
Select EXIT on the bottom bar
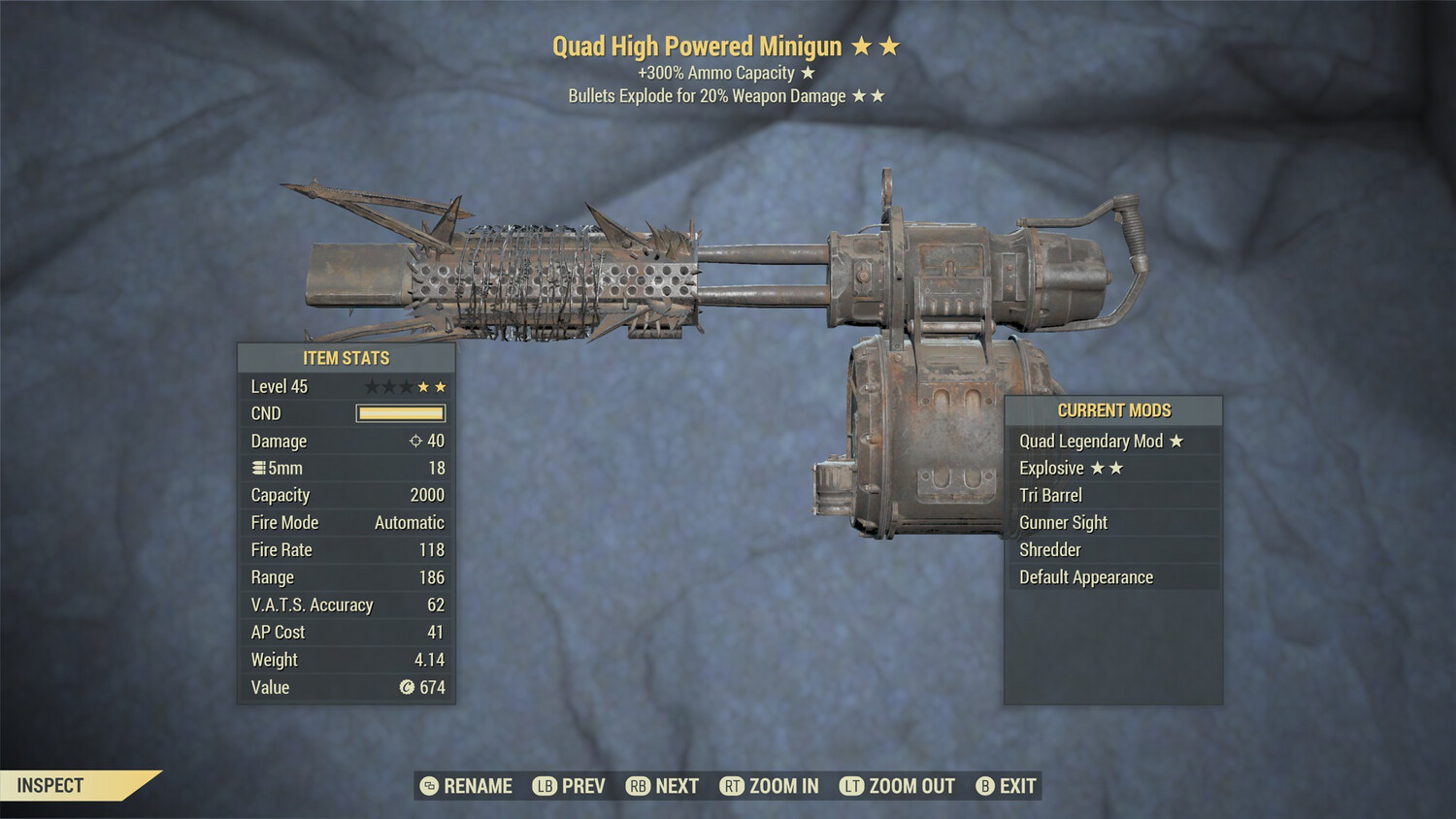[1015, 786]
